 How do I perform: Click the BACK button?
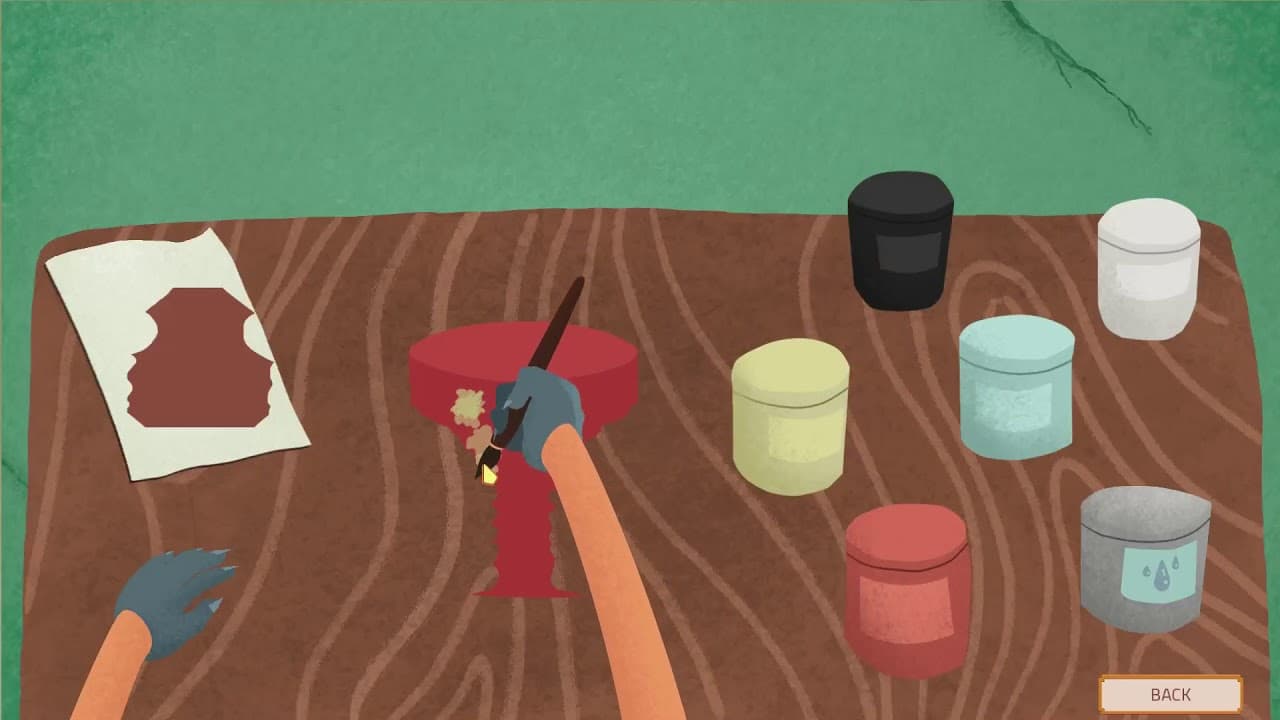1172,694
